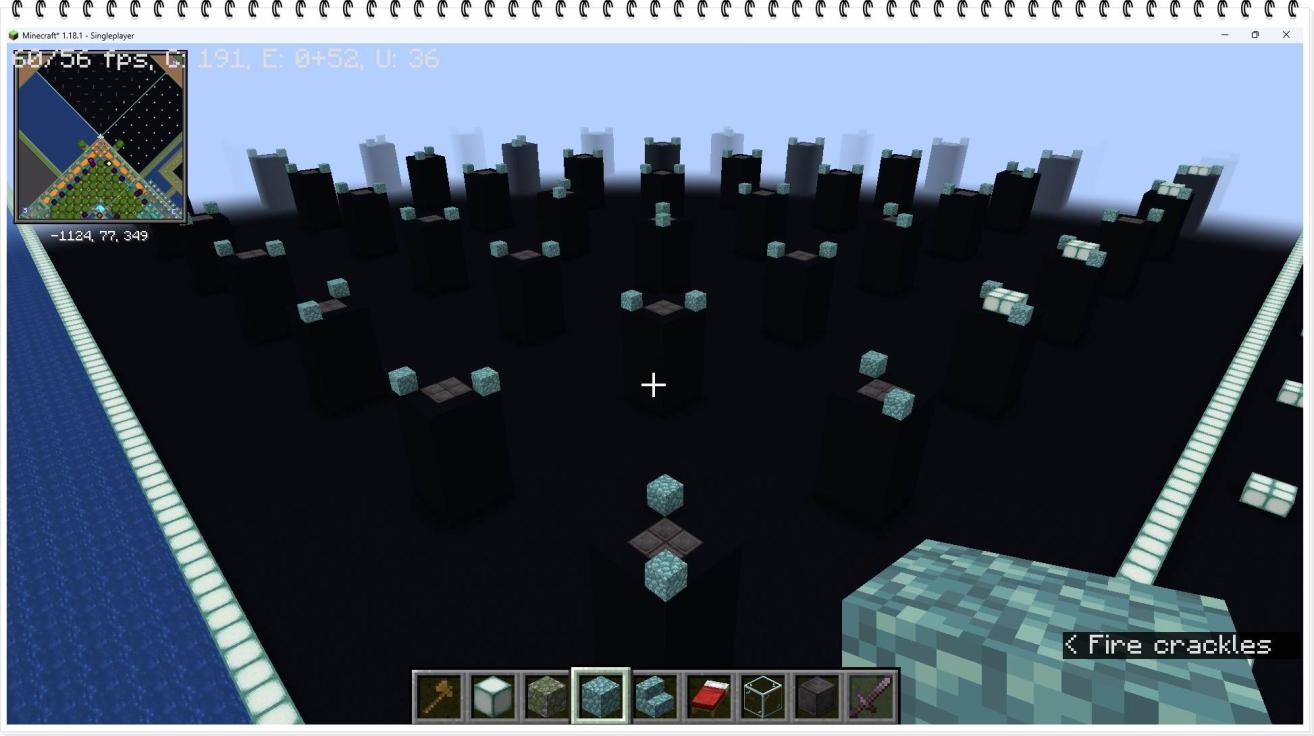Select the highlighted diamond ore block slot
Image resolution: width=1314 pixels, height=736 pixels.
pos(602,692)
